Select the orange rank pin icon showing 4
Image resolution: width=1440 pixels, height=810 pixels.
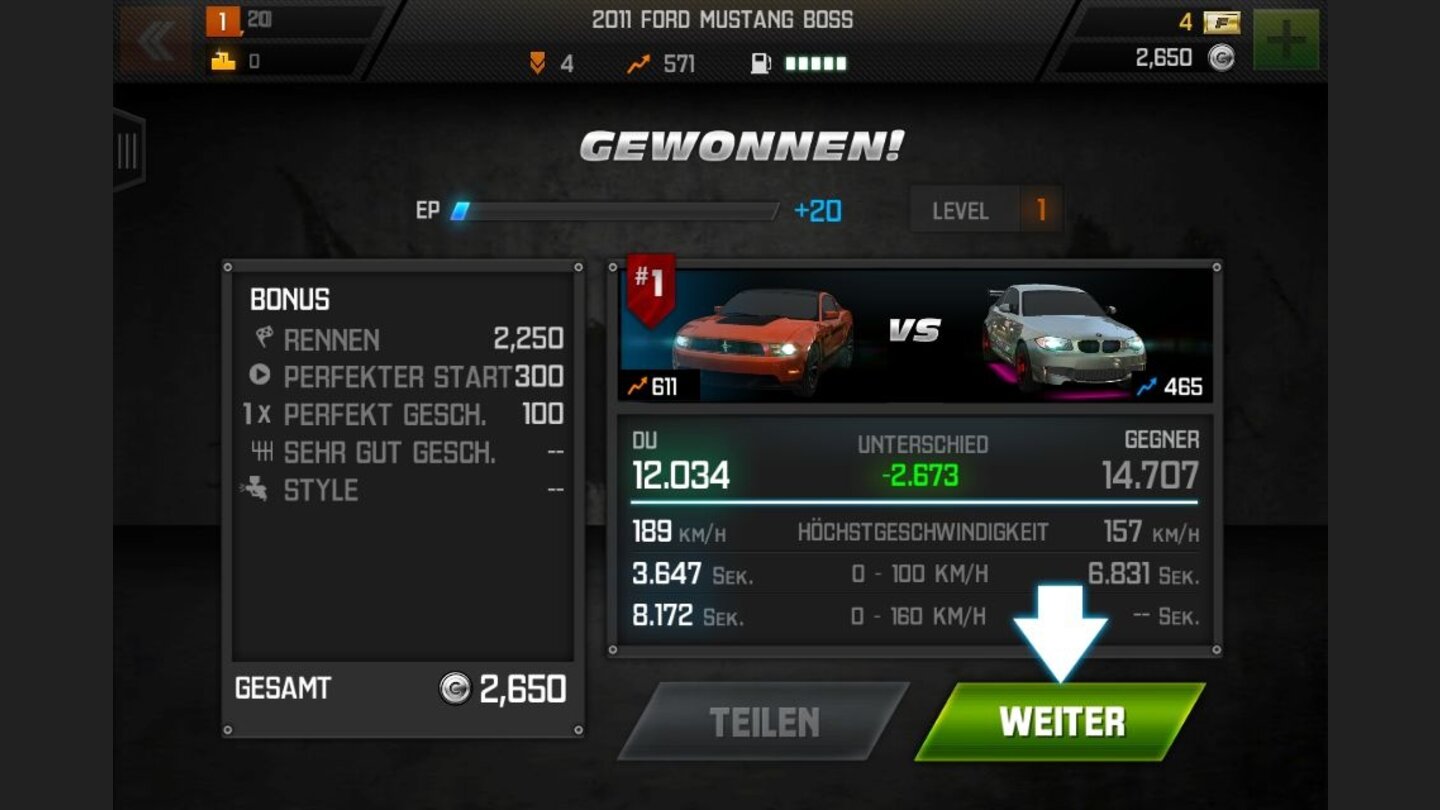pyautogui.click(x=537, y=62)
